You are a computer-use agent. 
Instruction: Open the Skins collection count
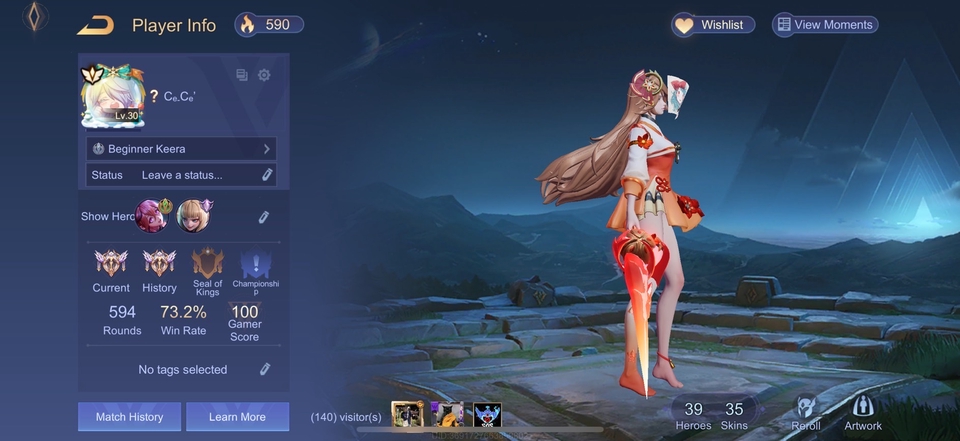734,414
